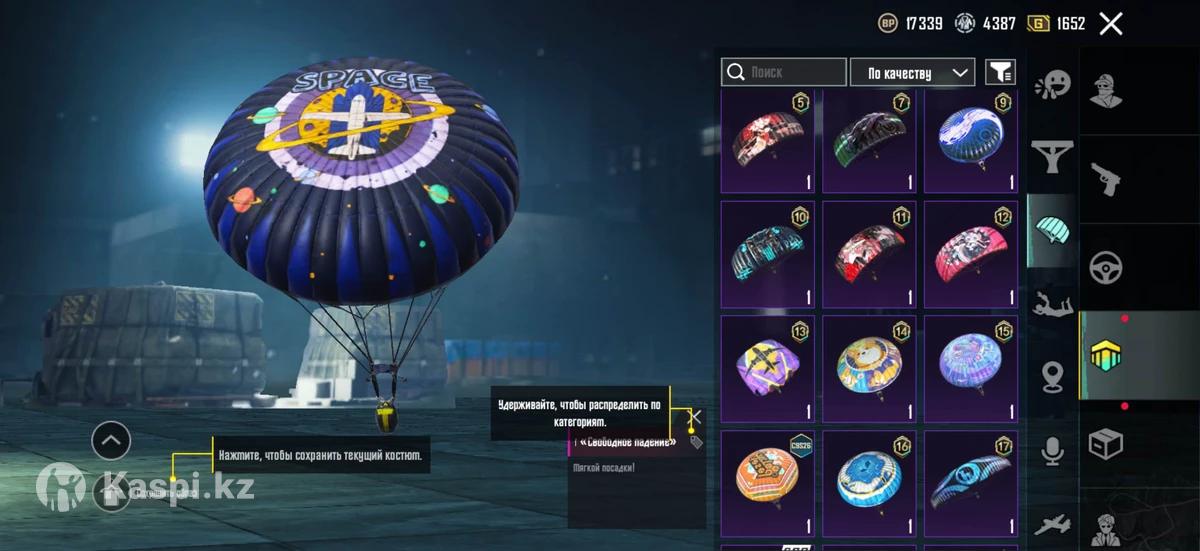This screenshot has width=1200, height=551.
Task: Choose the green-black parachute numbered 7
Action: [869, 142]
